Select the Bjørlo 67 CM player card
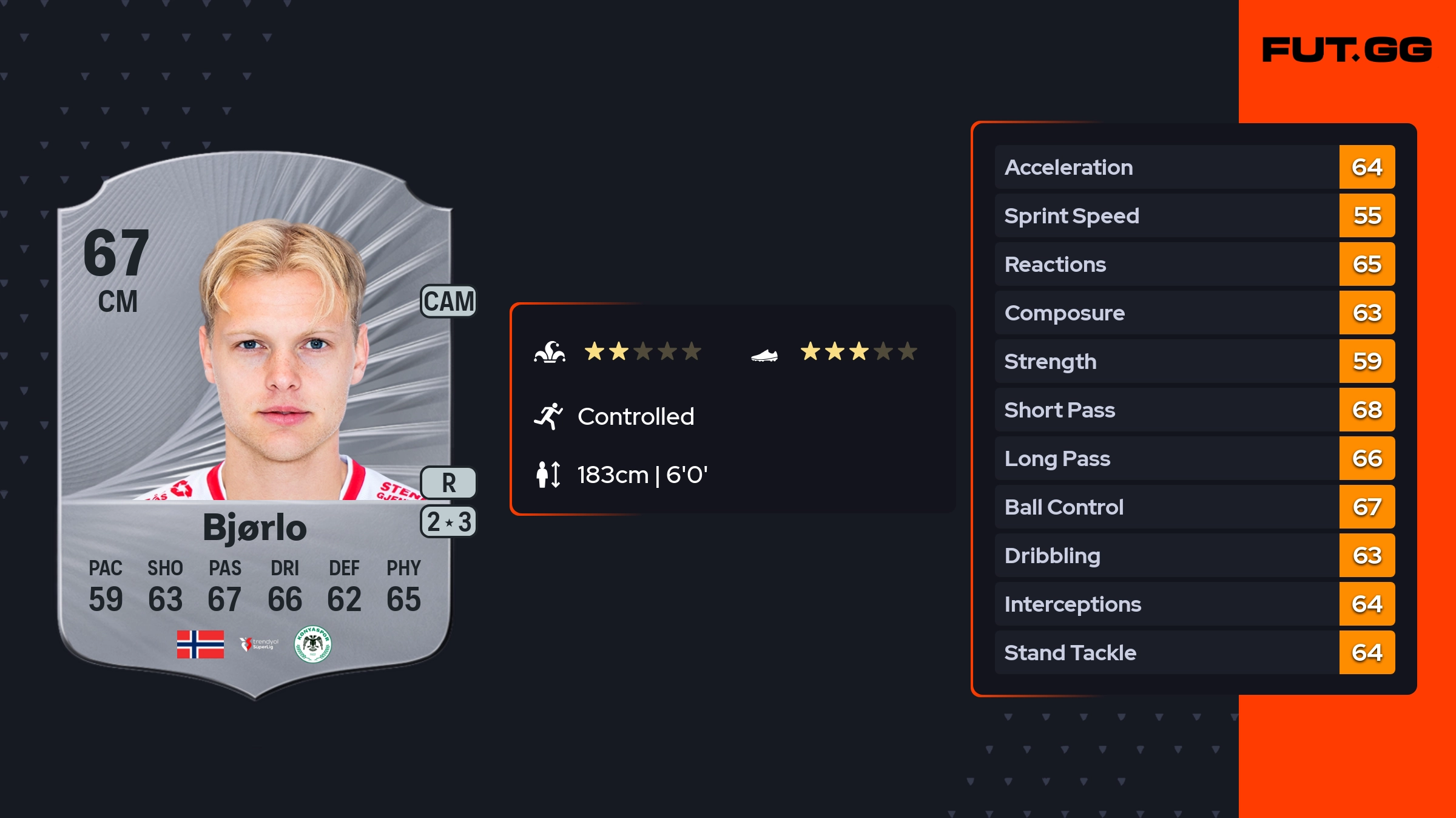Viewport: 1456px width, 818px height. tap(255, 425)
